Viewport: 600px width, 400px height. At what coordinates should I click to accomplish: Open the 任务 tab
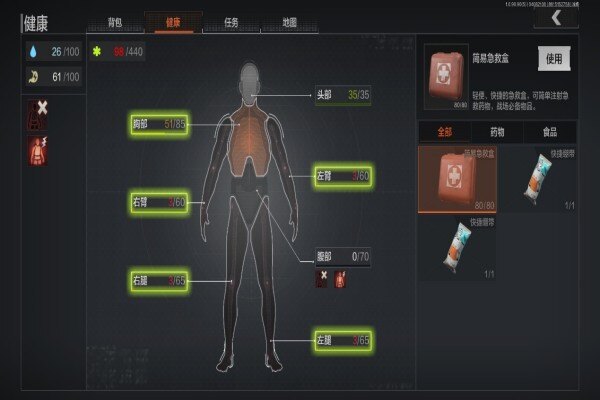tap(231, 21)
